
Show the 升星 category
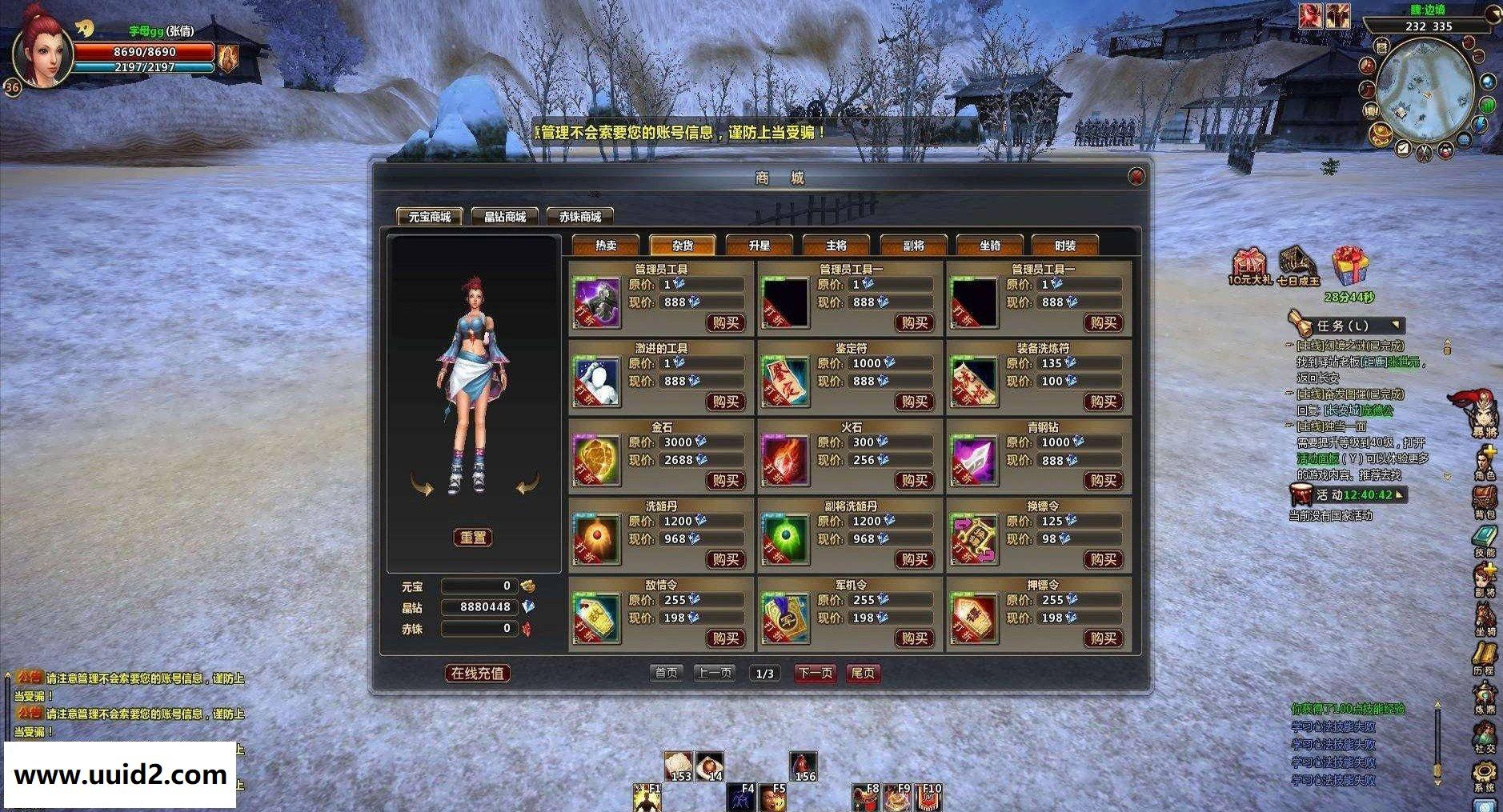point(759,246)
